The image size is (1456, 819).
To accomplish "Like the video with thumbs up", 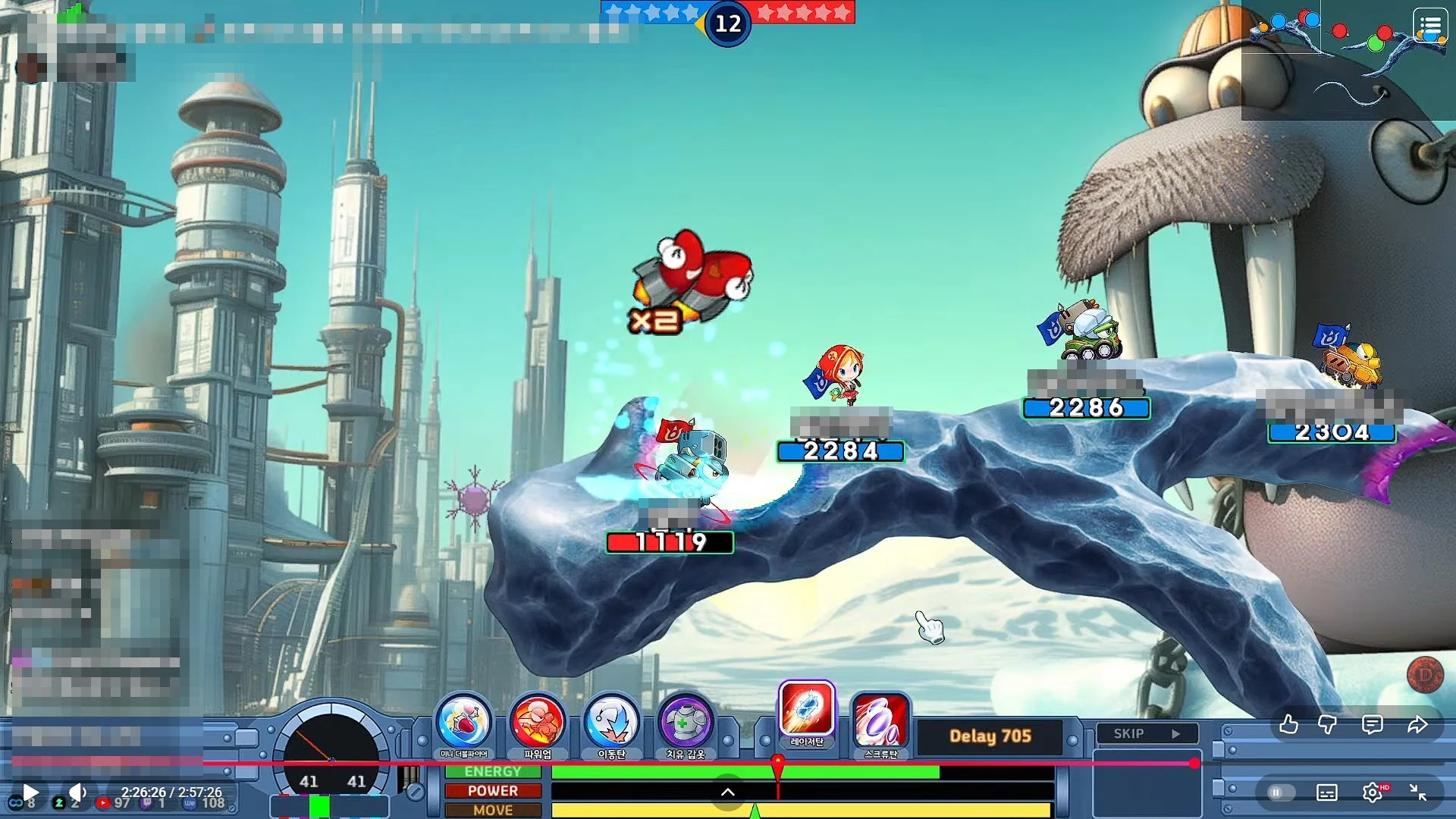I will coord(1288,725).
